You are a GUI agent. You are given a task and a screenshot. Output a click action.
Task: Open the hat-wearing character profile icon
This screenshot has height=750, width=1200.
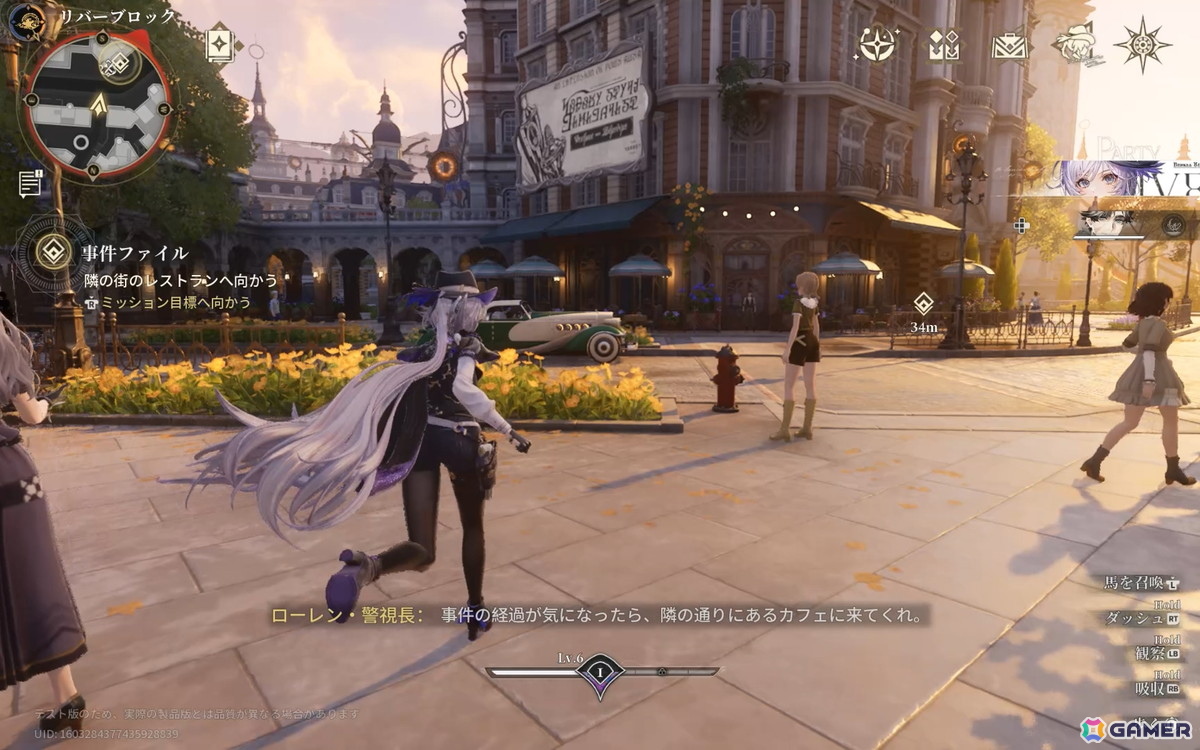[x=1075, y=44]
